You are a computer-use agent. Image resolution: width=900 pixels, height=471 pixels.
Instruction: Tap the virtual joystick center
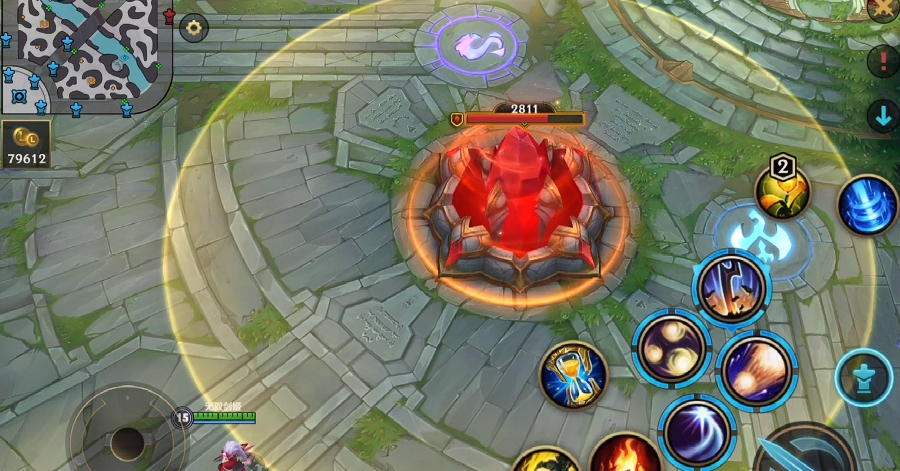point(127,440)
